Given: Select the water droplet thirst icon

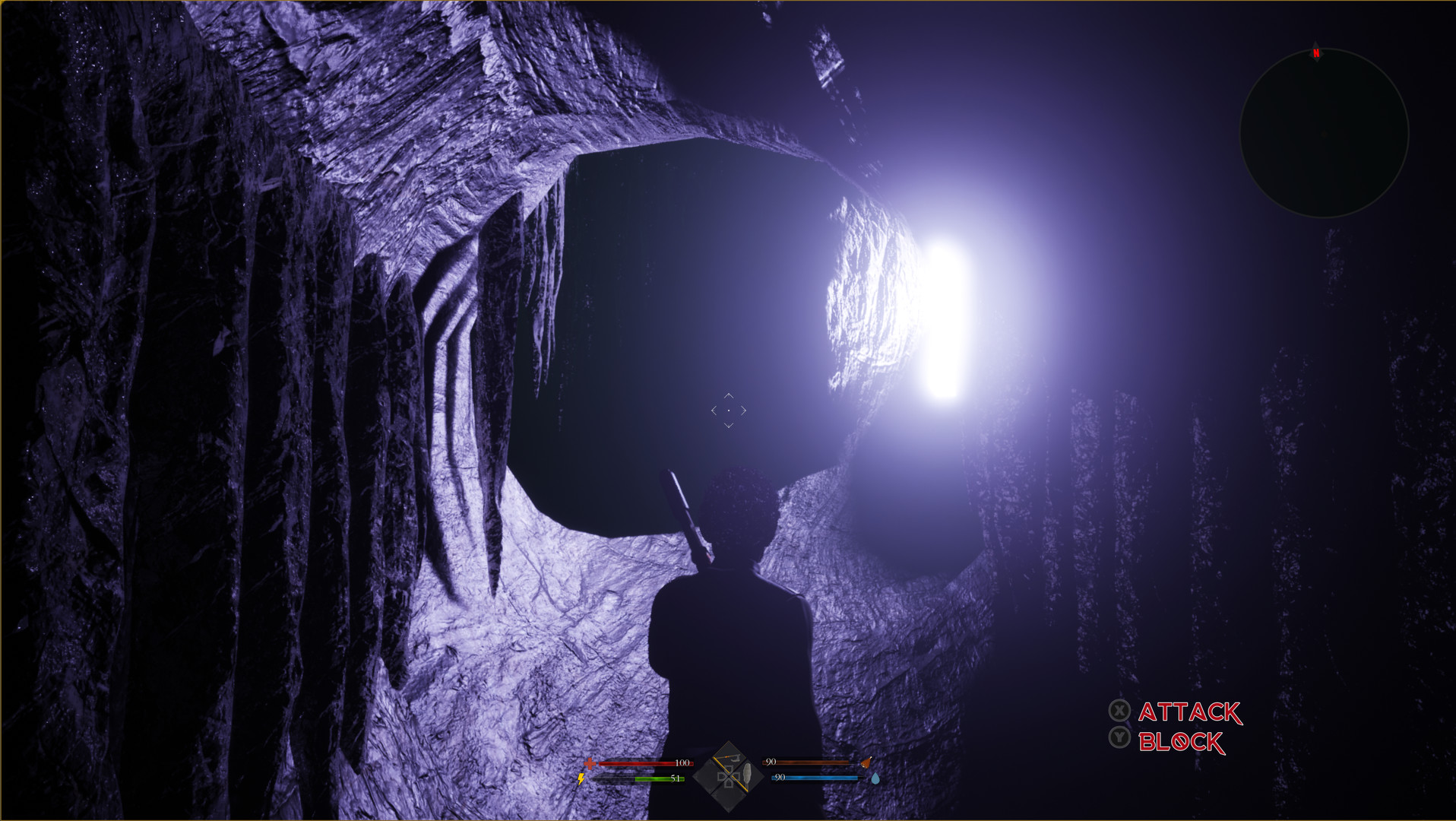Looking at the screenshot, I should [x=875, y=779].
